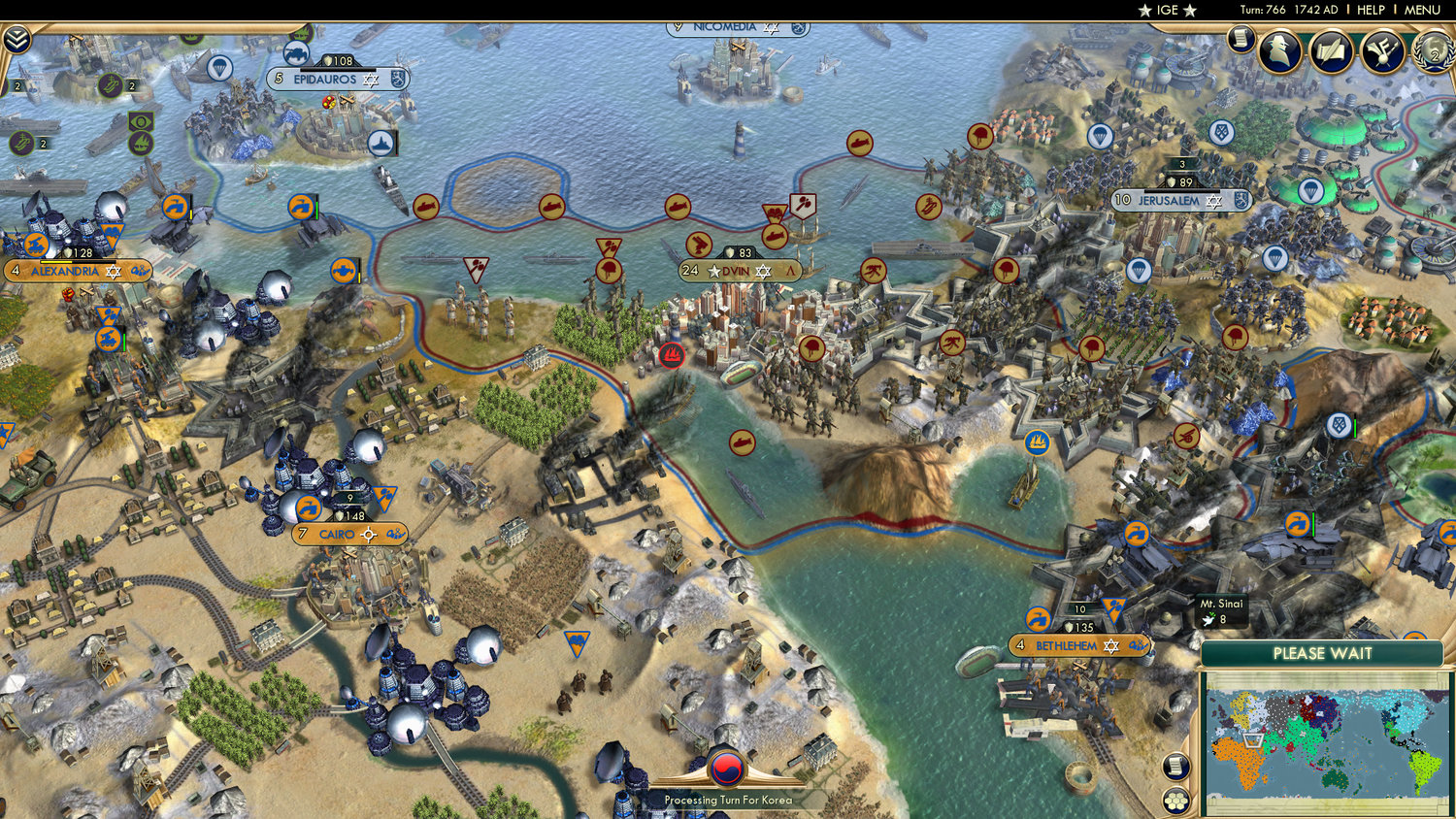The height and width of the screenshot is (819, 1456).
Task: Toggle Strategic View with the hexagon icon
Action: [1176, 799]
